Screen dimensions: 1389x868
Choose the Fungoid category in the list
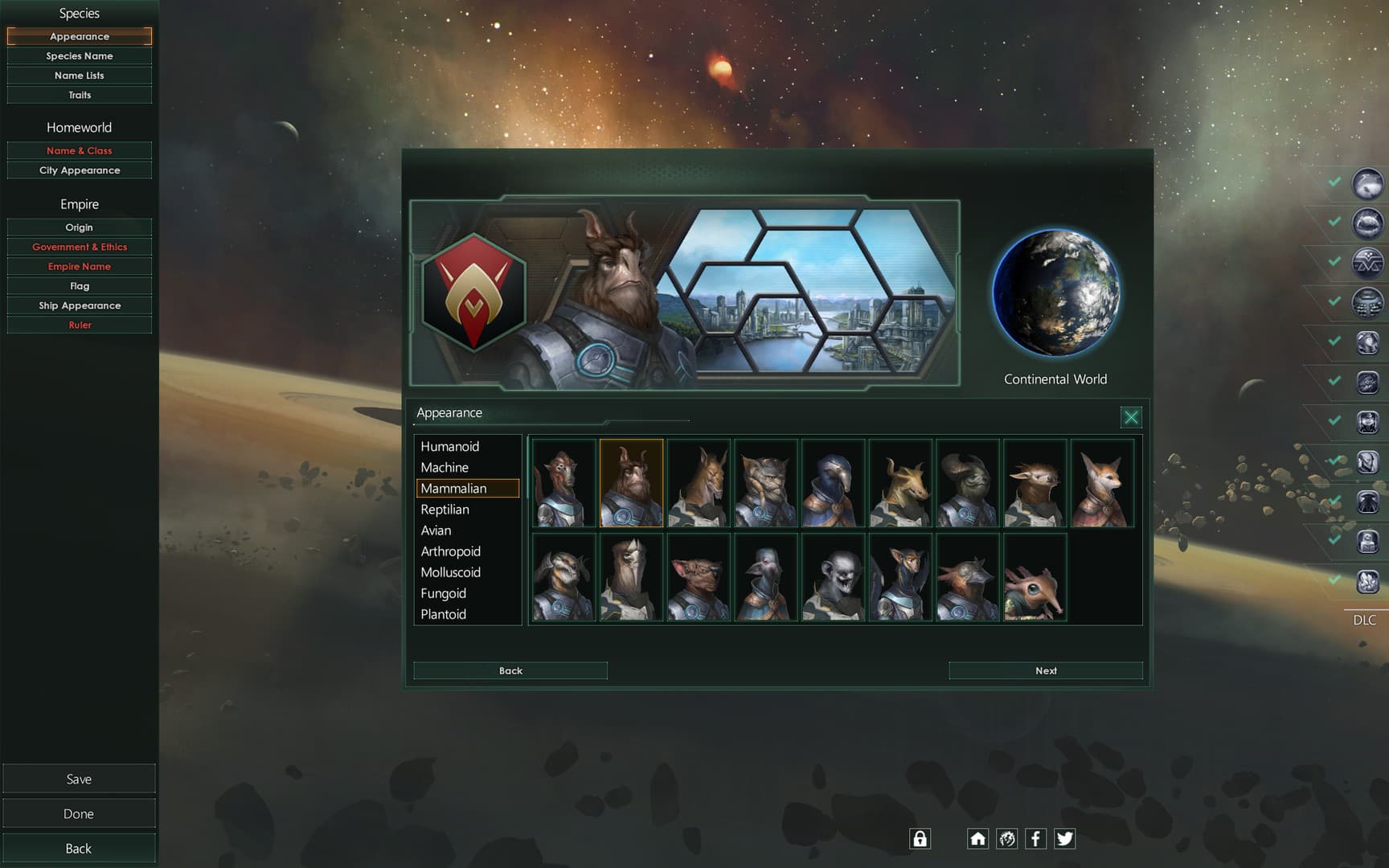click(x=442, y=593)
